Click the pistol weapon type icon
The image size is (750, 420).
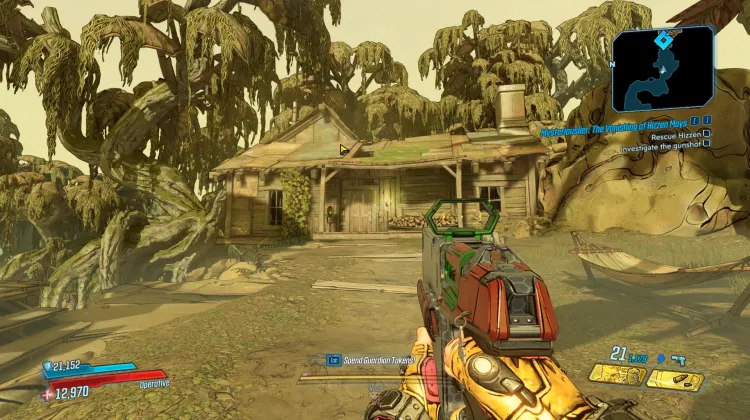678,356
